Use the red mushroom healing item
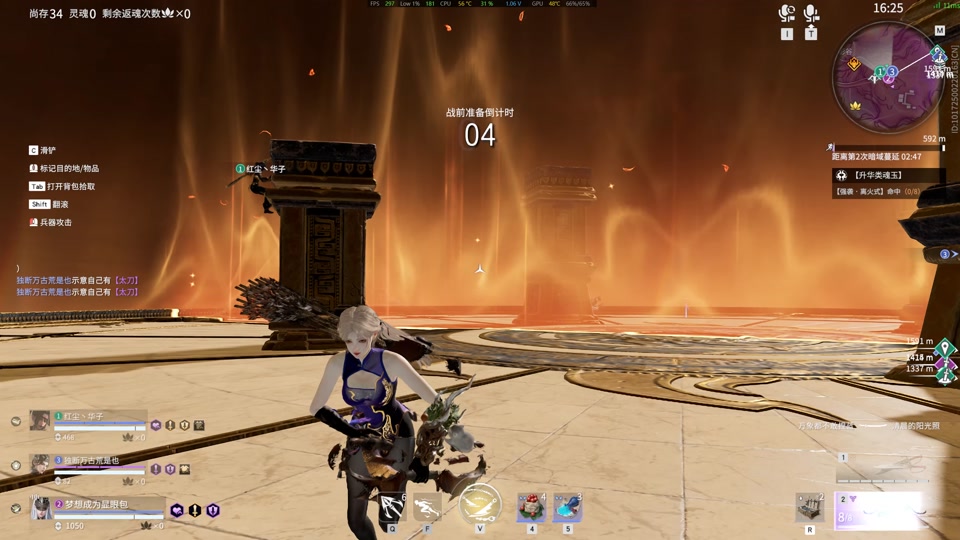 click(x=531, y=507)
